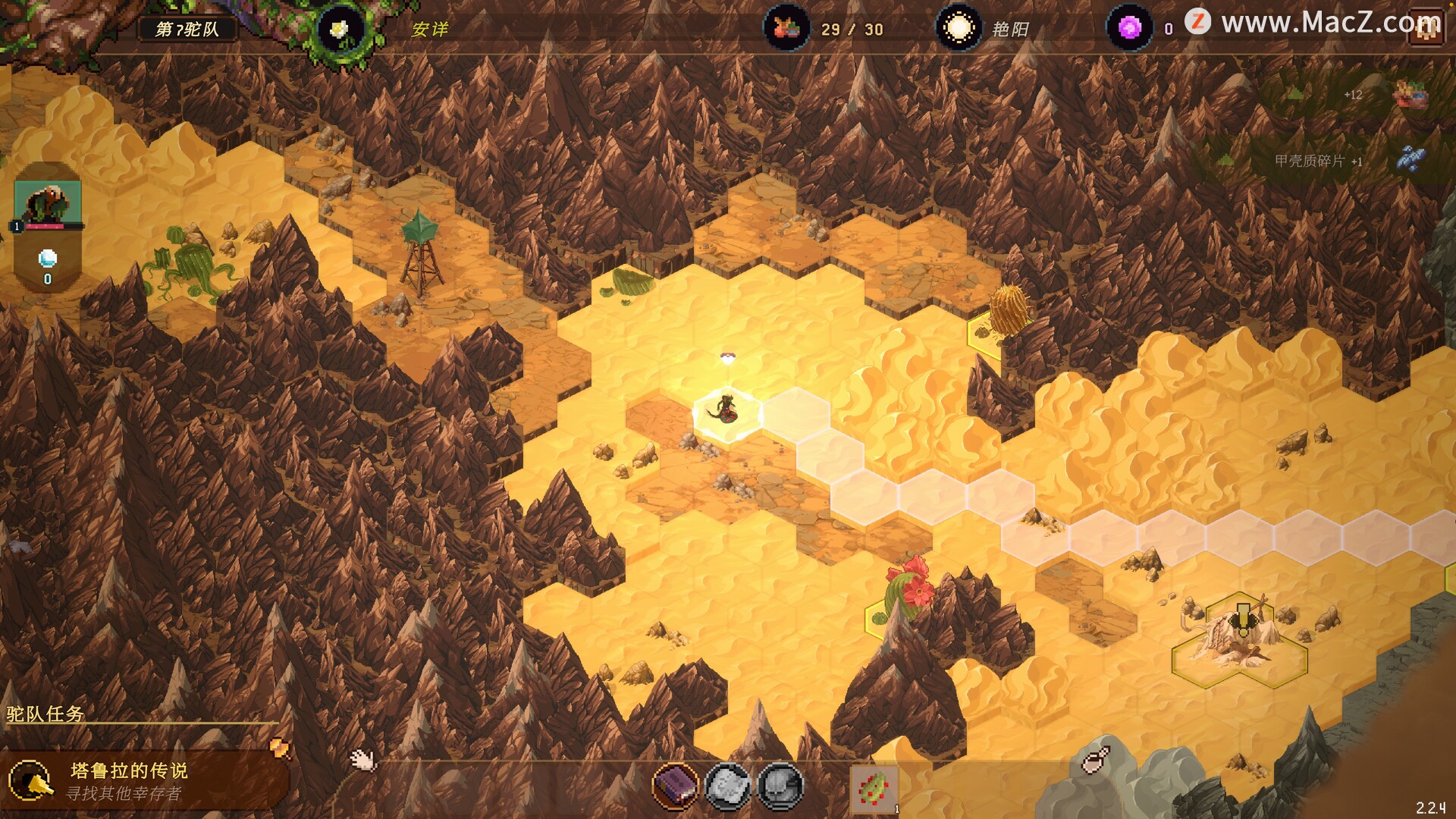Image resolution: width=1456 pixels, height=819 pixels.
Task: Click the white glove hand icon
Action: pyautogui.click(x=362, y=759)
